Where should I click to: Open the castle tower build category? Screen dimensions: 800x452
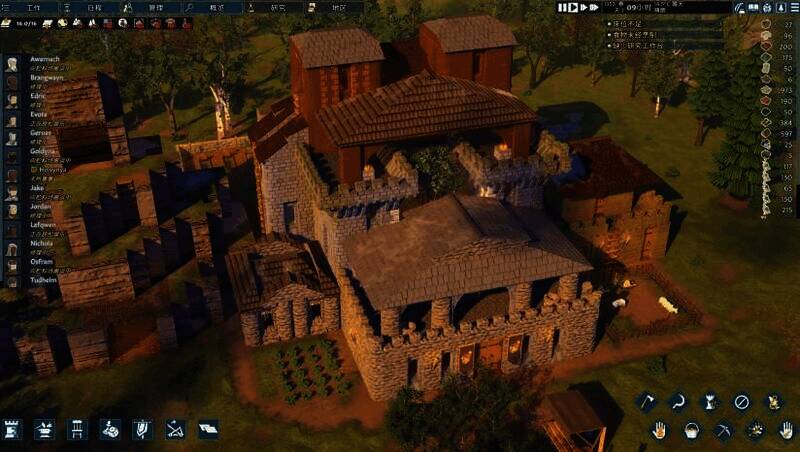click(14, 428)
